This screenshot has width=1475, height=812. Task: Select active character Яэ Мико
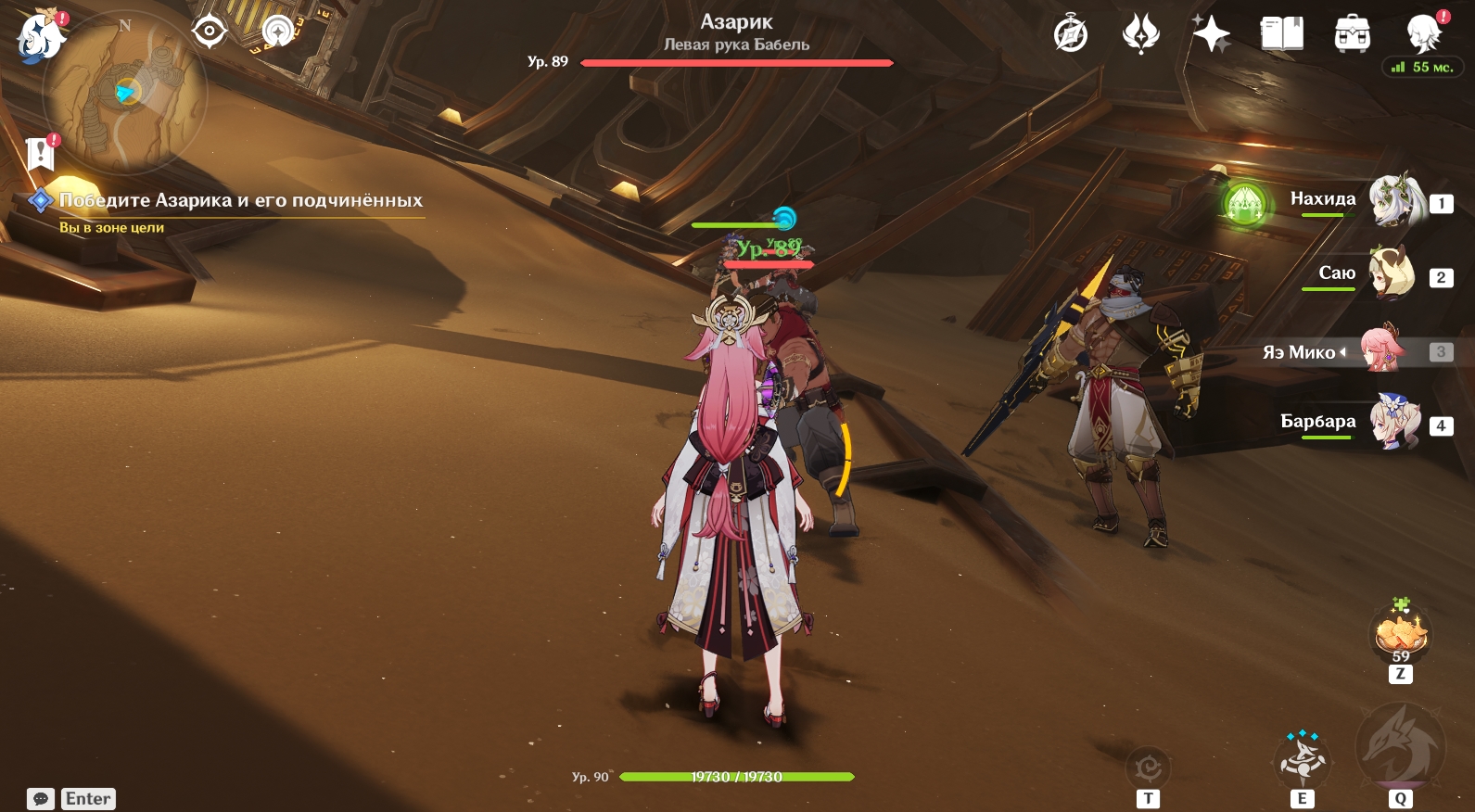pyautogui.click(x=1381, y=351)
